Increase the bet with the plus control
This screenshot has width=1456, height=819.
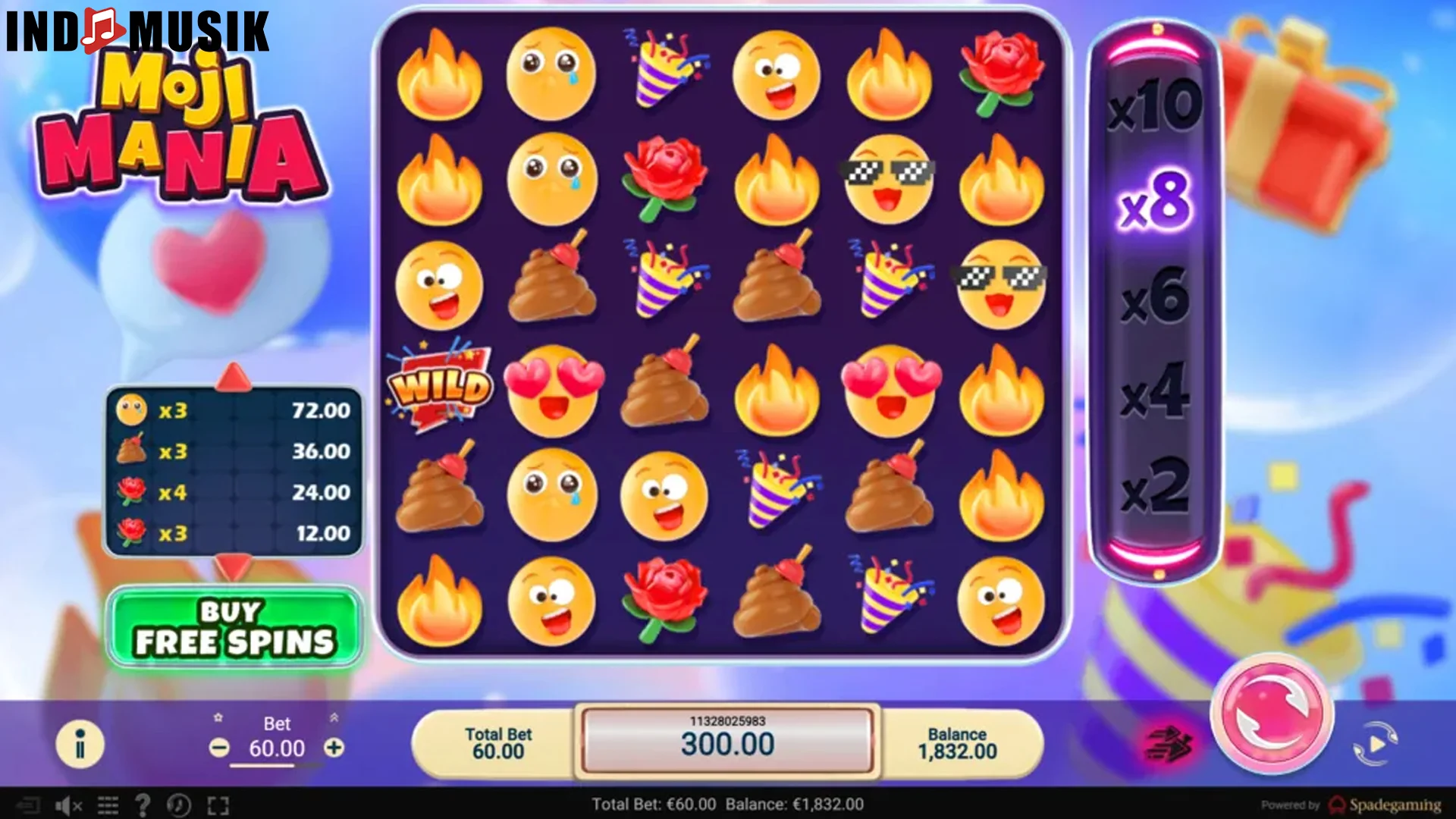(x=335, y=748)
